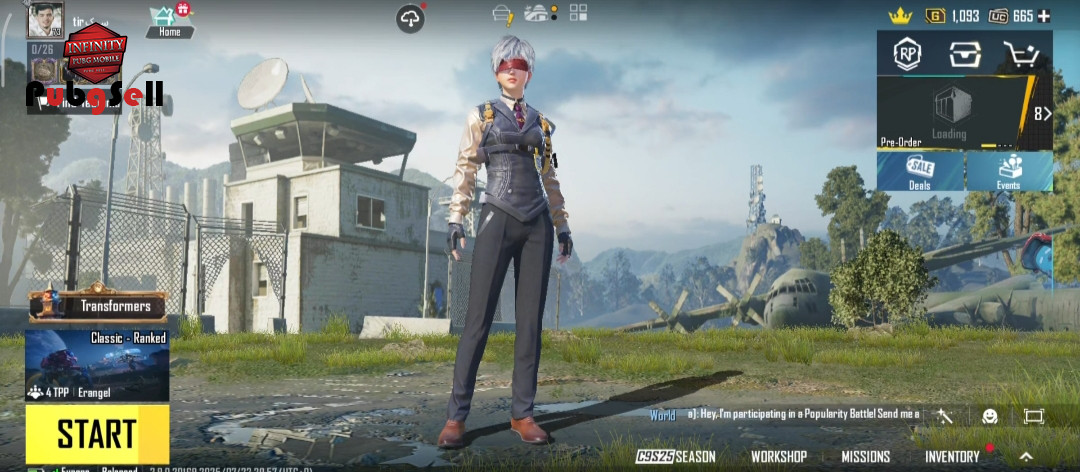Open the Royale Pass RP icon
Screen dimensions: 1080x472
pos(907,55)
